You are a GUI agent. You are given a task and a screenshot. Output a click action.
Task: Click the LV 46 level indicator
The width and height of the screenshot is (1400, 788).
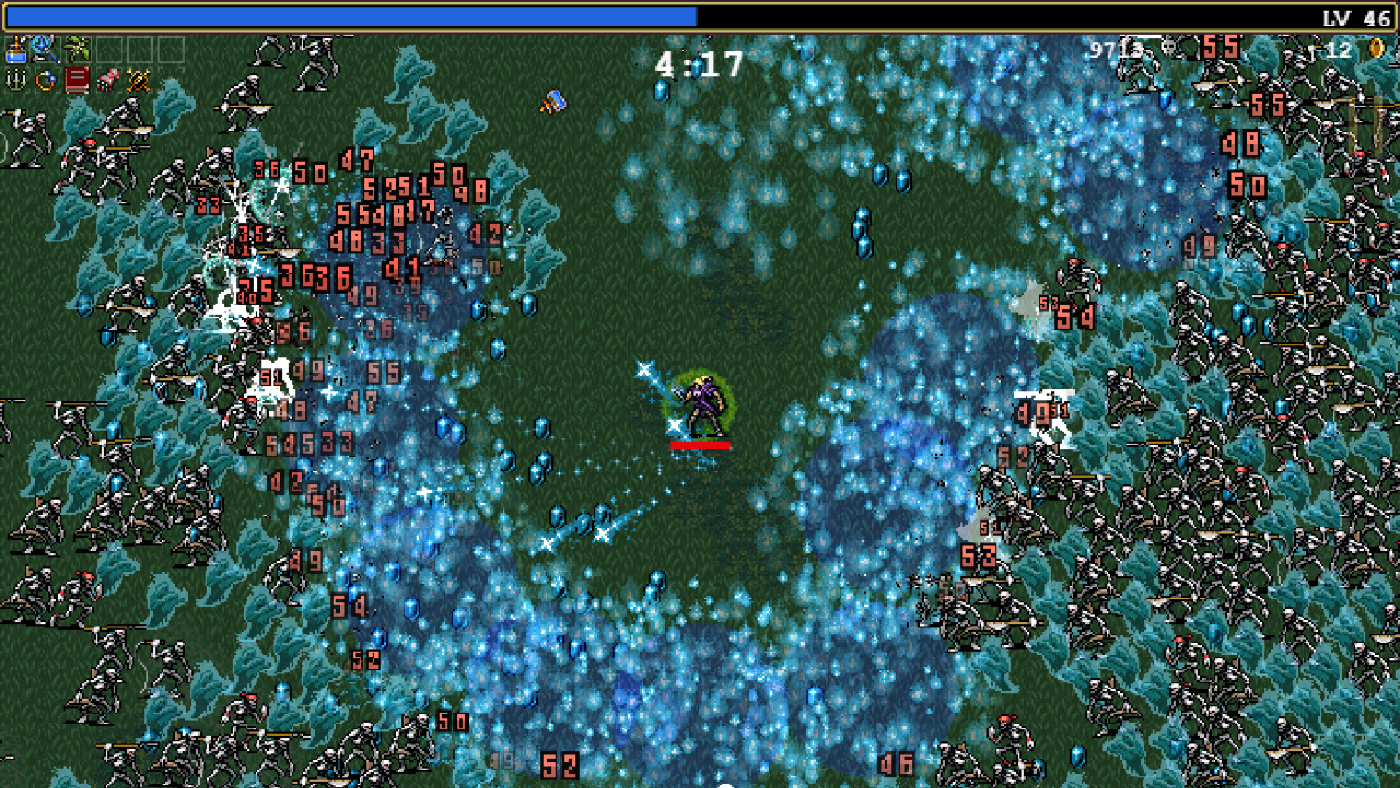point(1355,14)
